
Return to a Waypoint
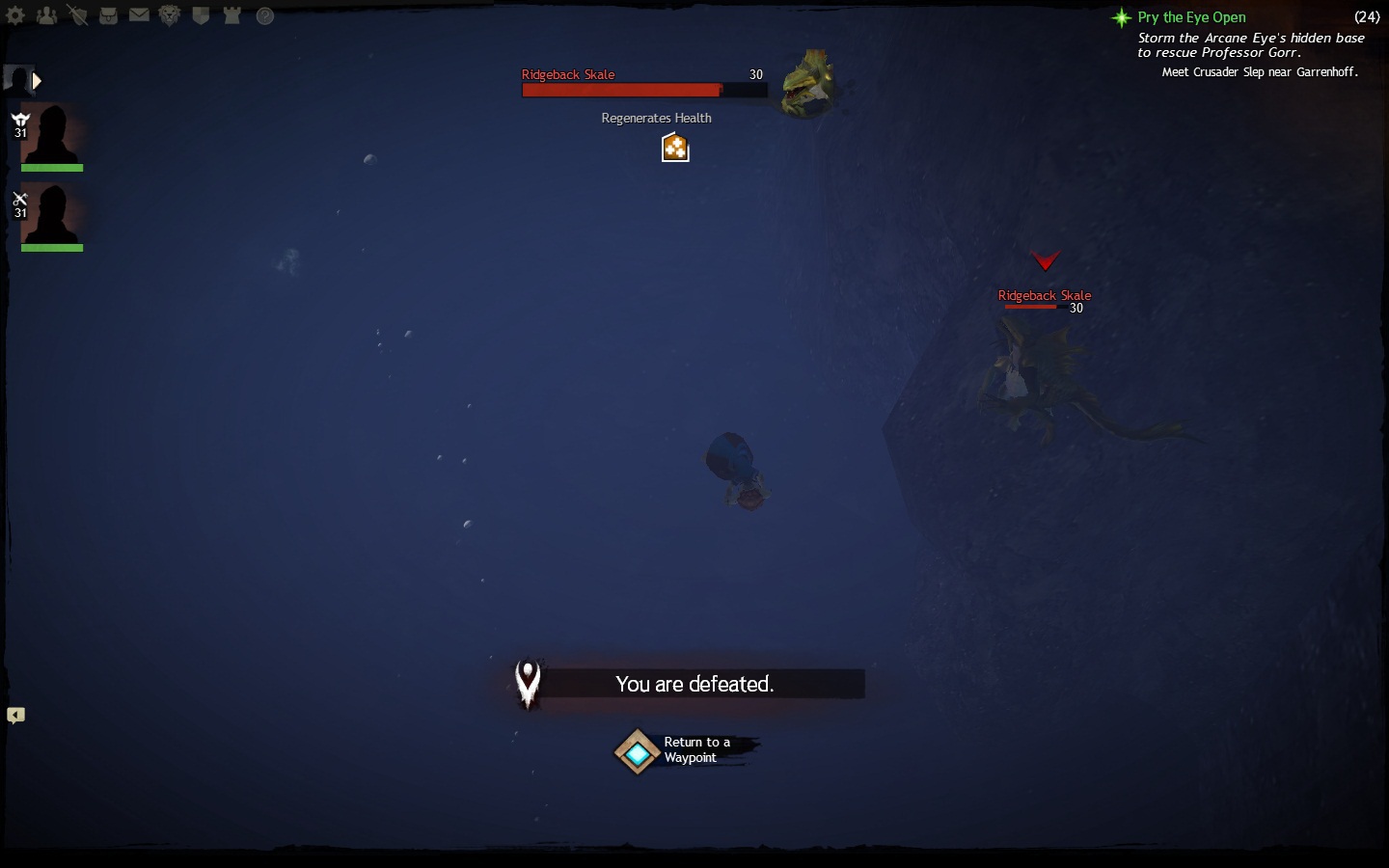638,751
